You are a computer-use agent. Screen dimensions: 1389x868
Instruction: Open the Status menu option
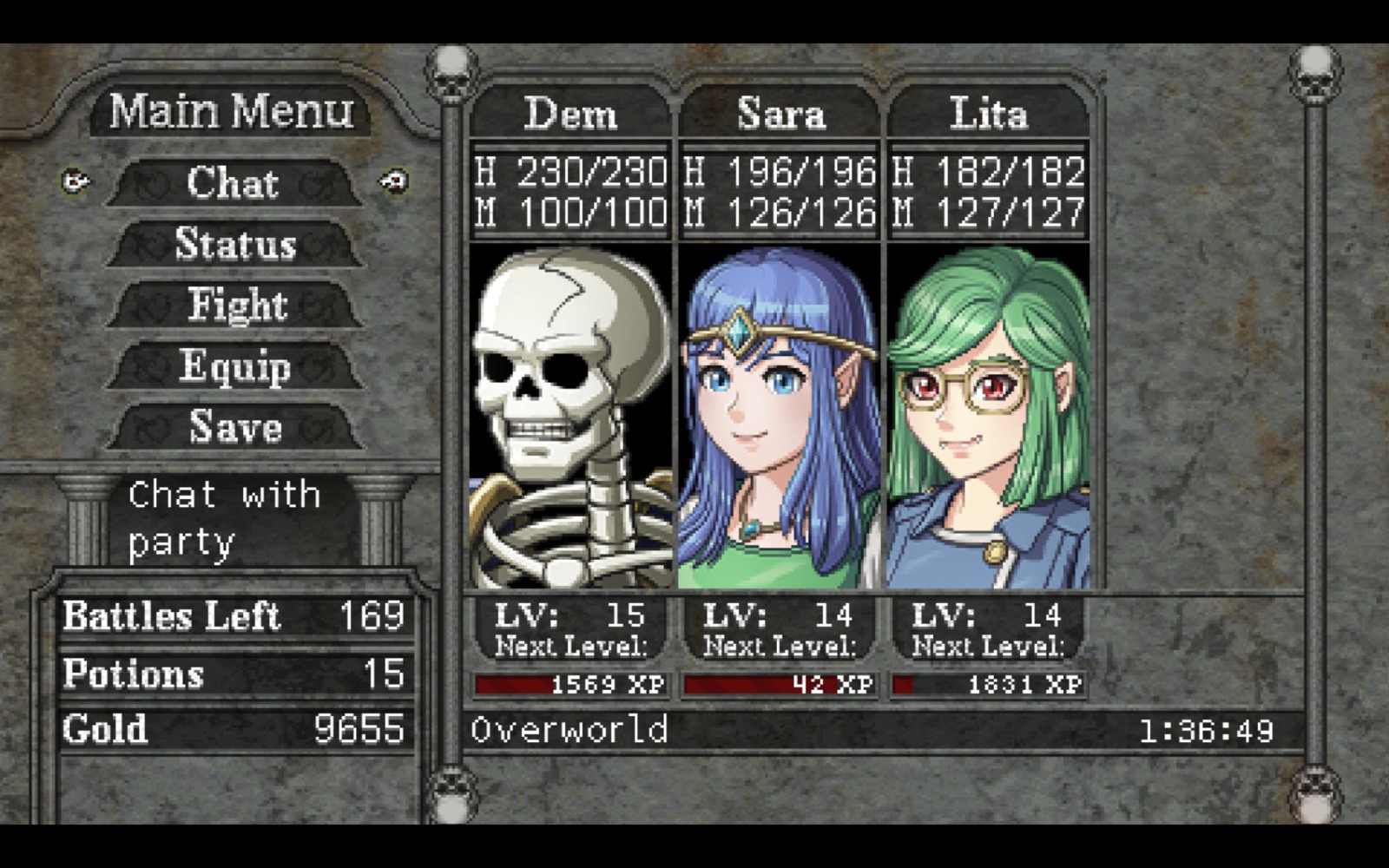[x=235, y=244]
